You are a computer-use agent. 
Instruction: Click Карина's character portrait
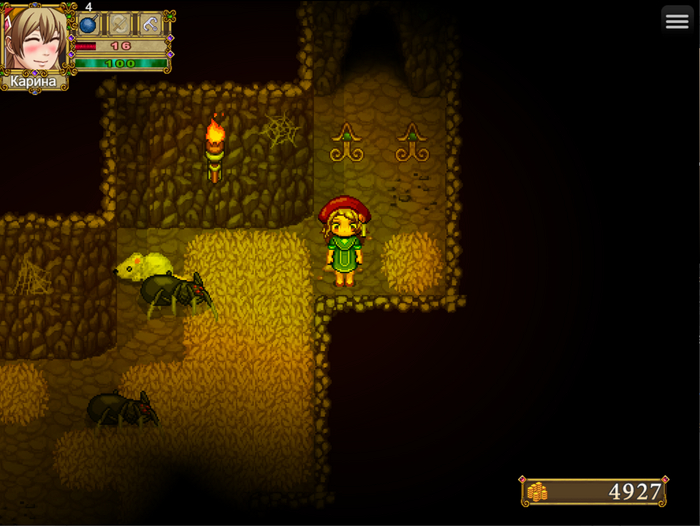pos(35,40)
